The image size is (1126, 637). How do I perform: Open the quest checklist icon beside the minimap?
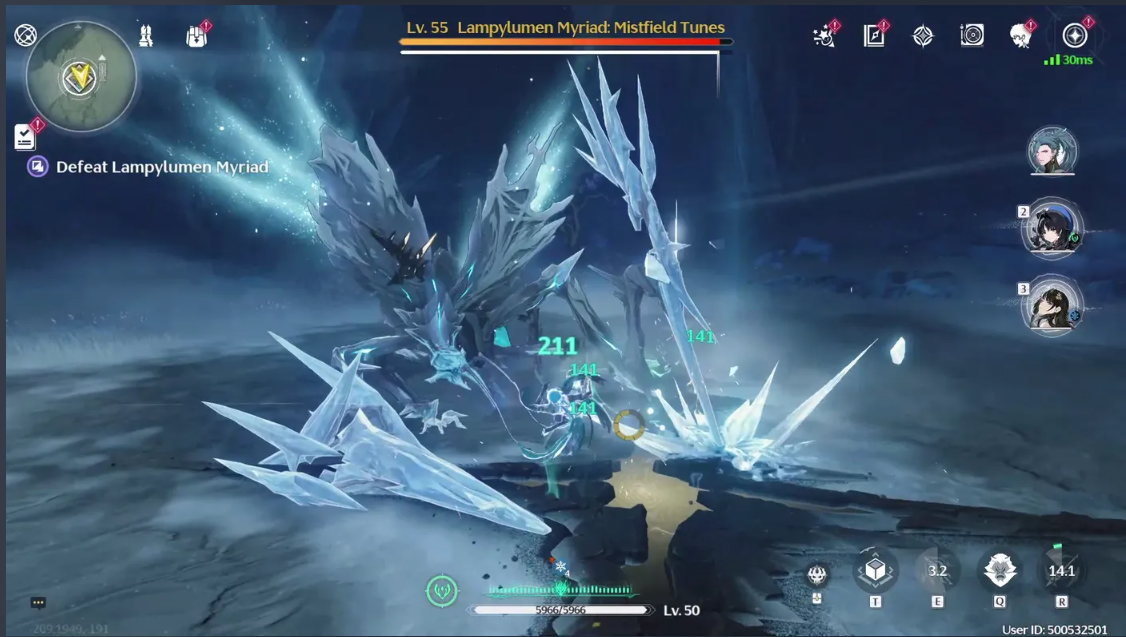[25, 137]
